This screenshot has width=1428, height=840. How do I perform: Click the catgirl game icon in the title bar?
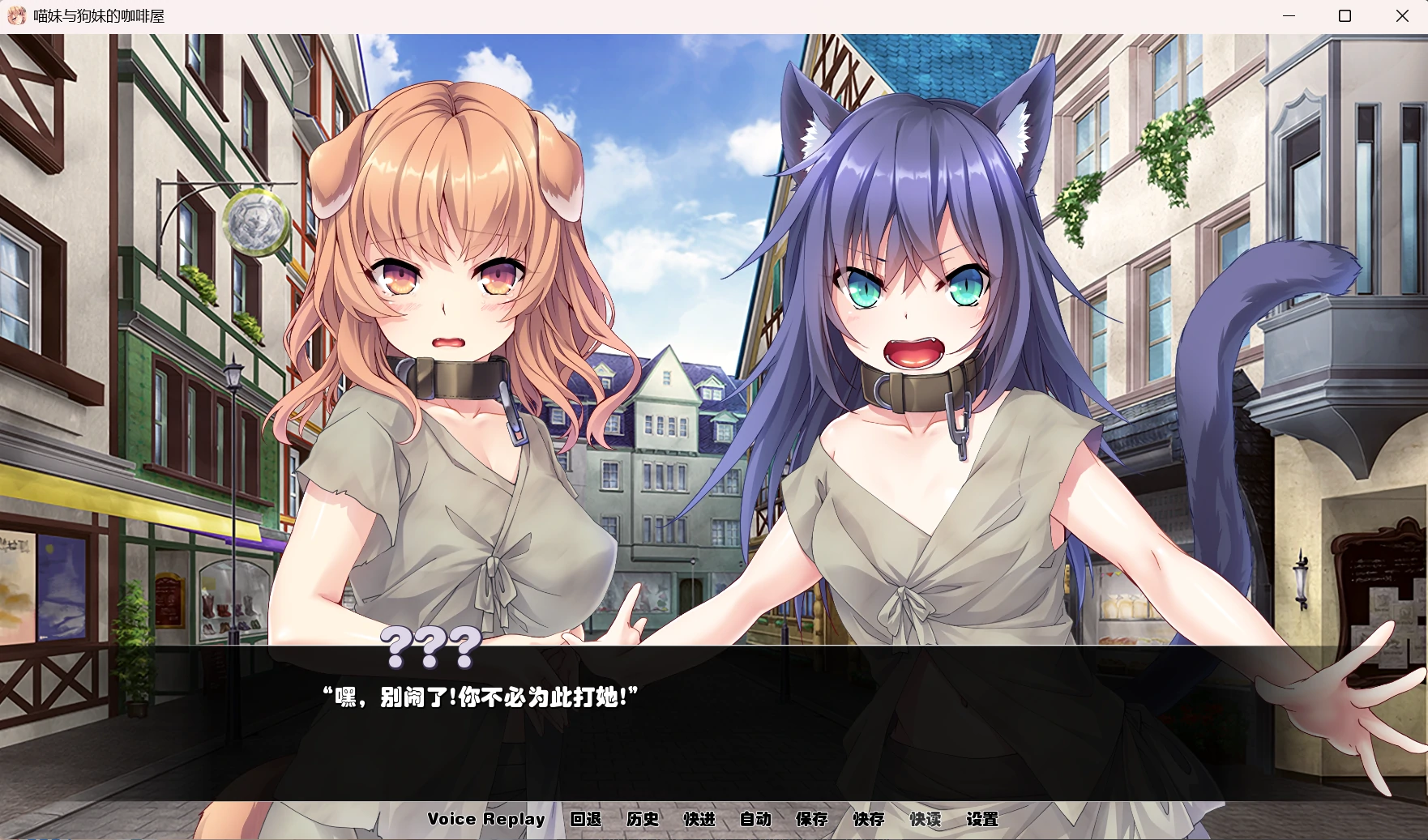click(x=15, y=15)
